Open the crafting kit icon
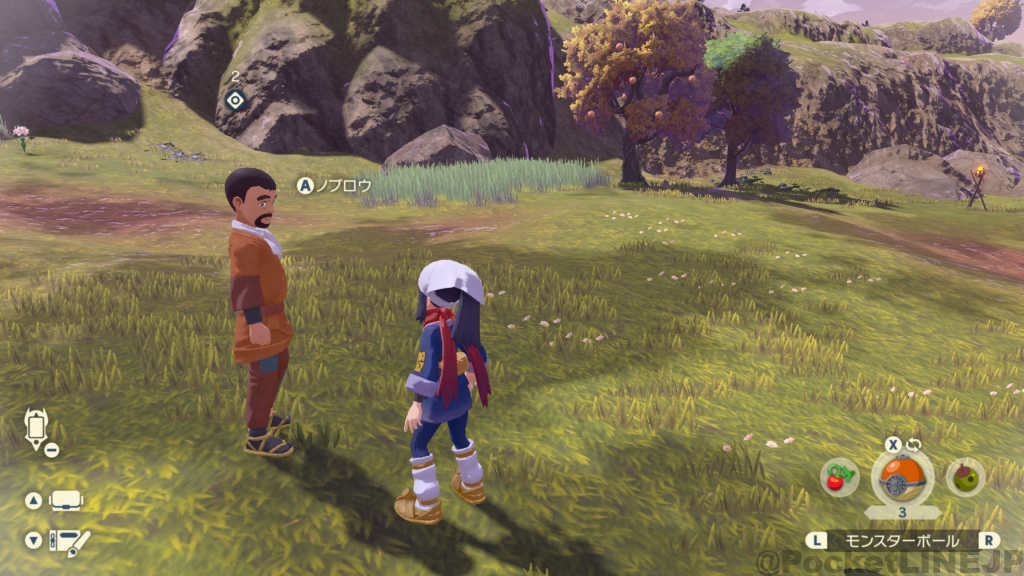The image size is (1024, 576). [70, 541]
